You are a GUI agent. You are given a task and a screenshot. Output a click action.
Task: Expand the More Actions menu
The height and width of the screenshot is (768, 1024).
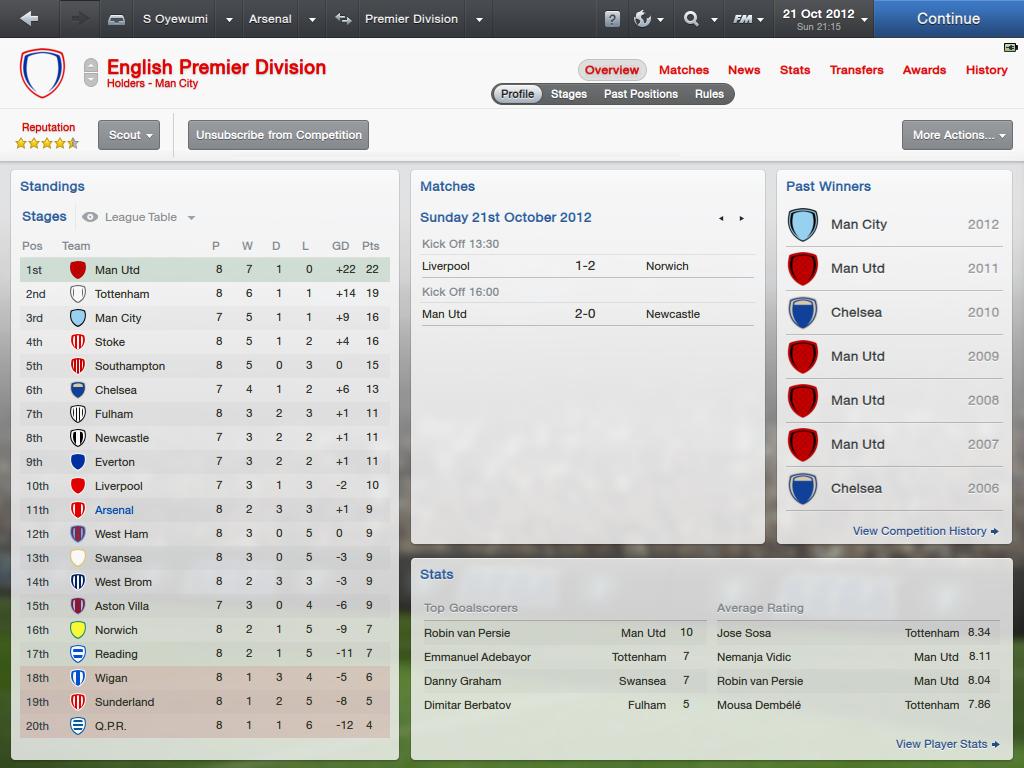pyautogui.click(x=957, y=135)
